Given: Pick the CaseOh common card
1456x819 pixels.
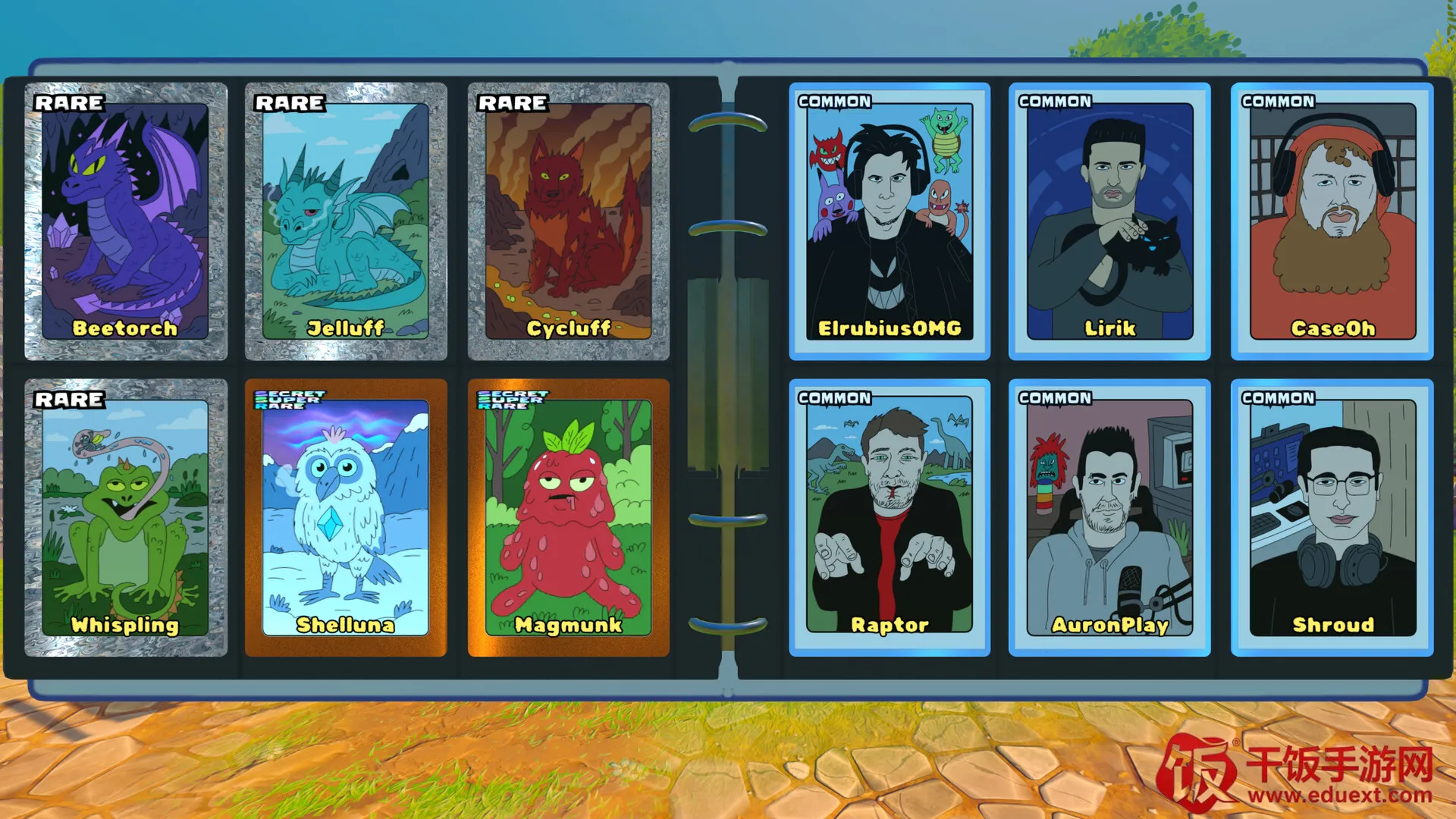Looking at the screenshot, I should 1332,221.
